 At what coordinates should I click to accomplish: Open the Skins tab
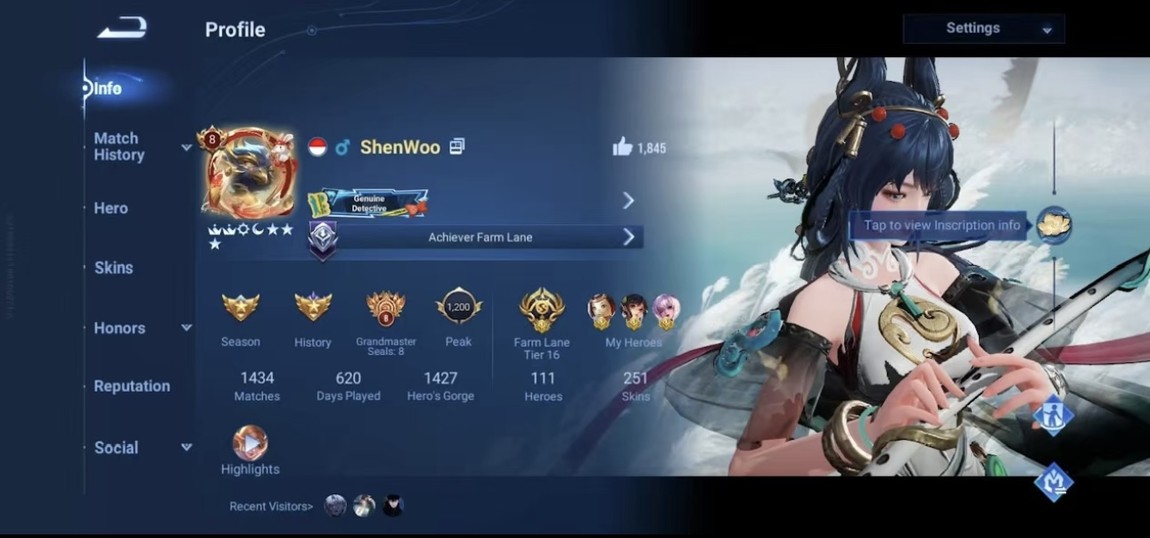pyautogui.click(x=113, y=268)
